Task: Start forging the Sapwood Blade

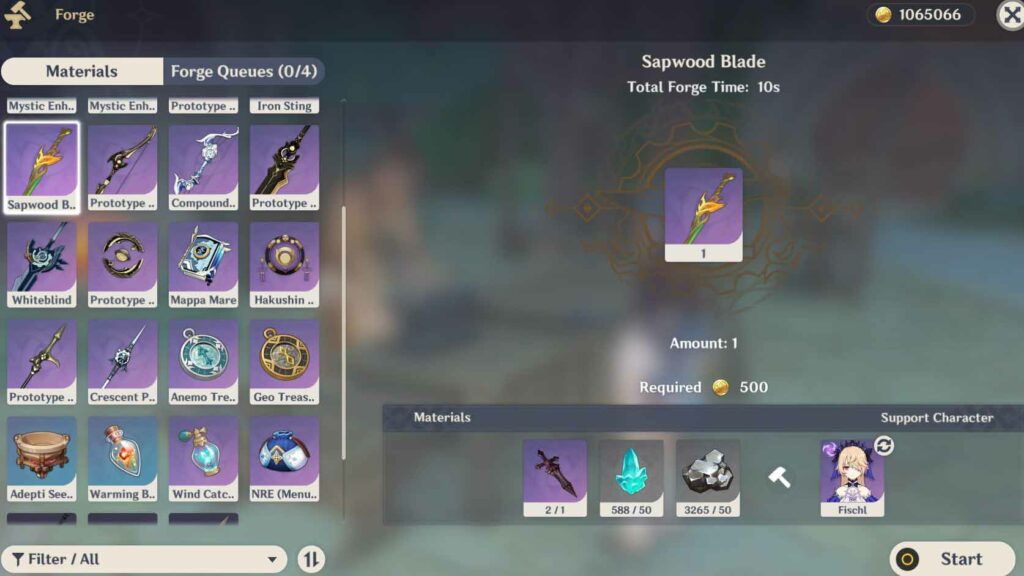Action: click(954, 559)
